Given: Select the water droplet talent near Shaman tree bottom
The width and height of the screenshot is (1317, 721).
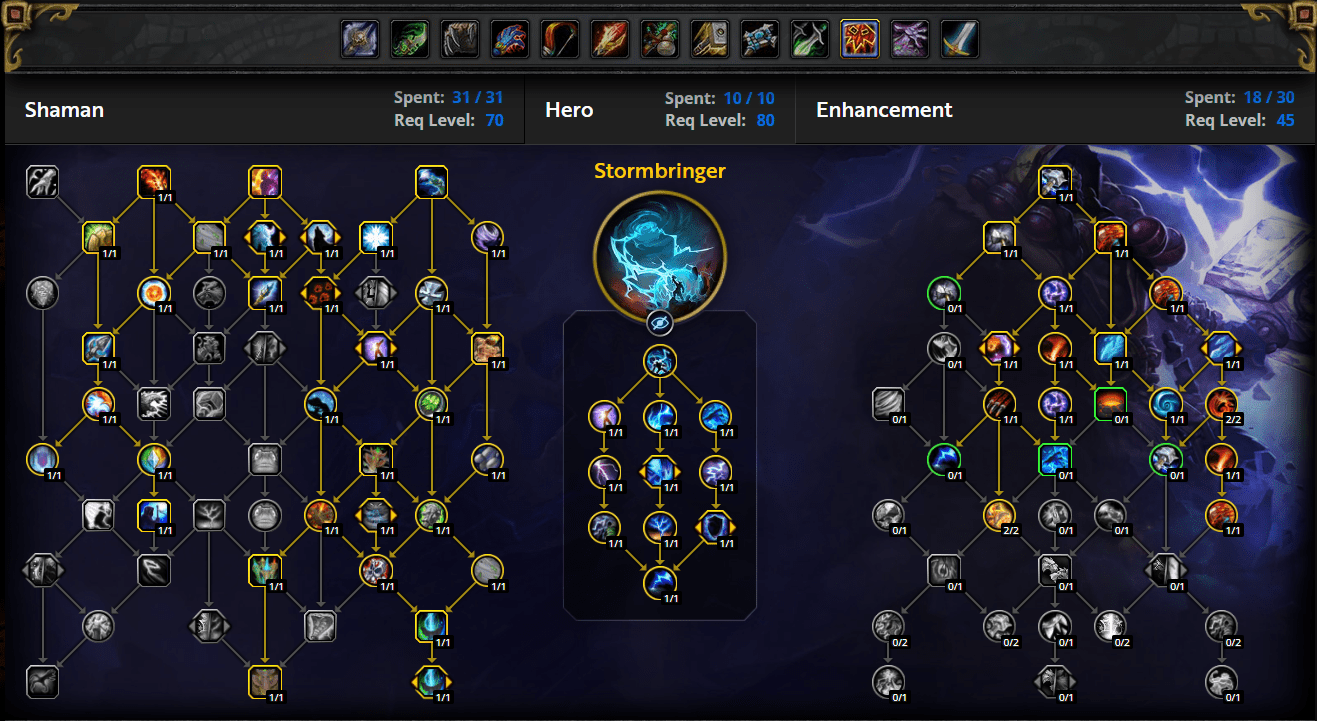Looking at the screenshot, I should click(431, 628).
